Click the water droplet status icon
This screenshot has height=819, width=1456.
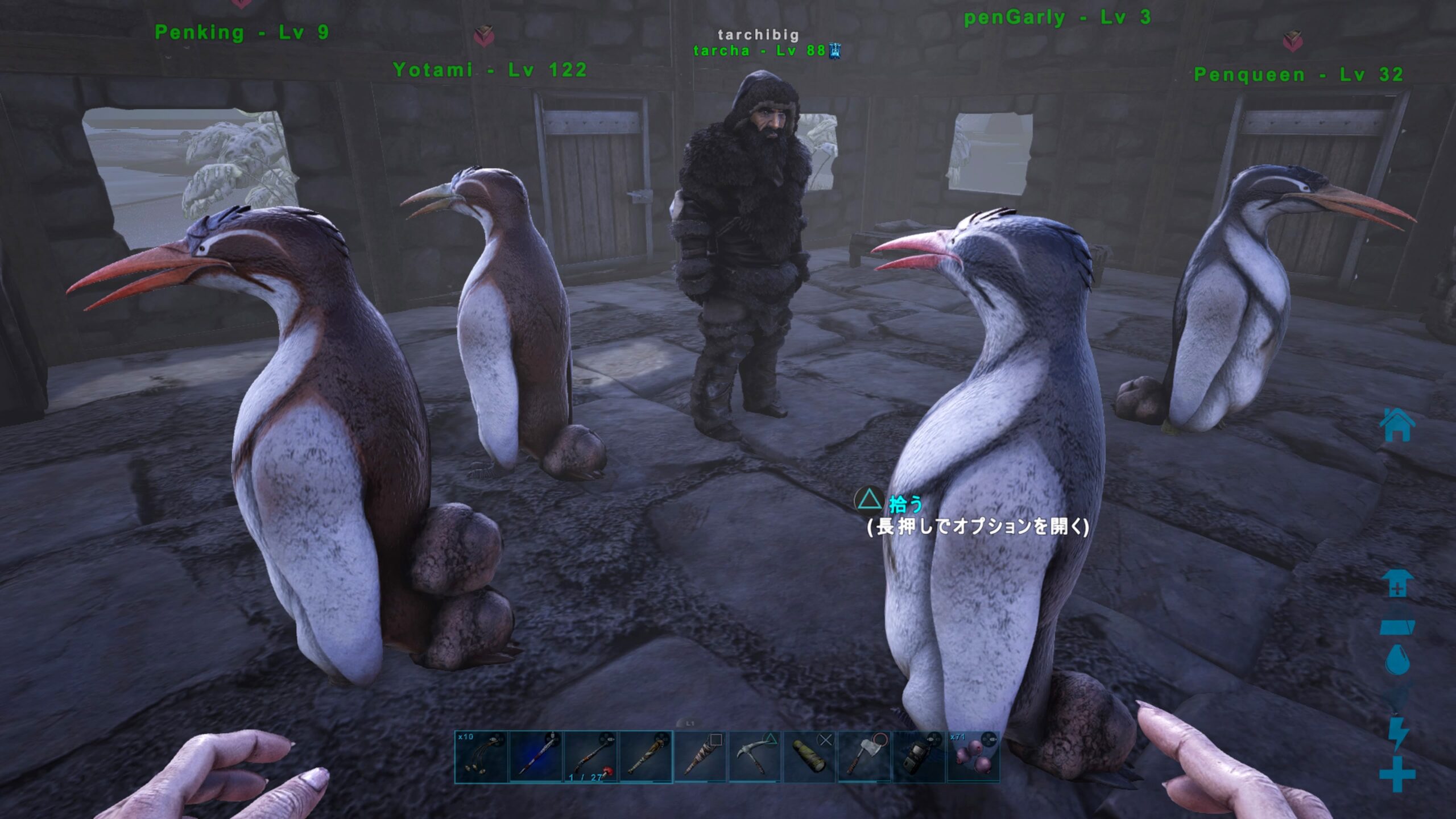1397,660
